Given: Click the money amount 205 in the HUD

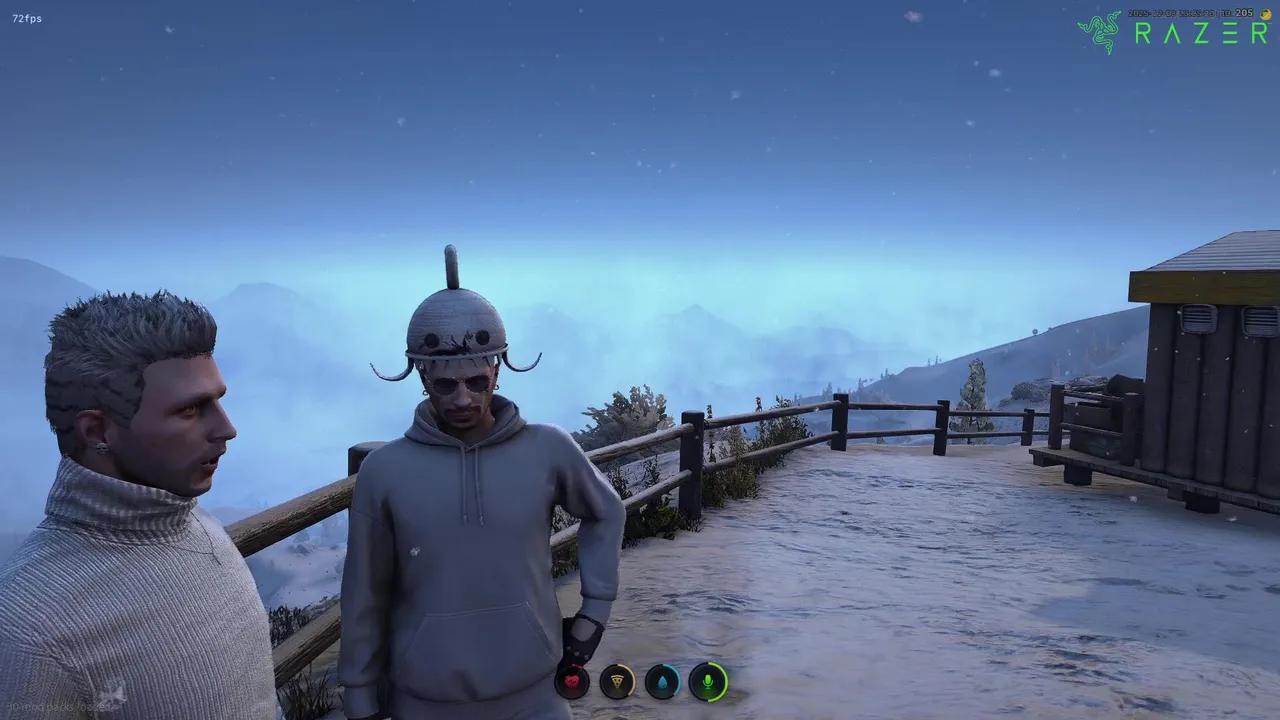Looking at the screenshot, I should click(1244, 15).
